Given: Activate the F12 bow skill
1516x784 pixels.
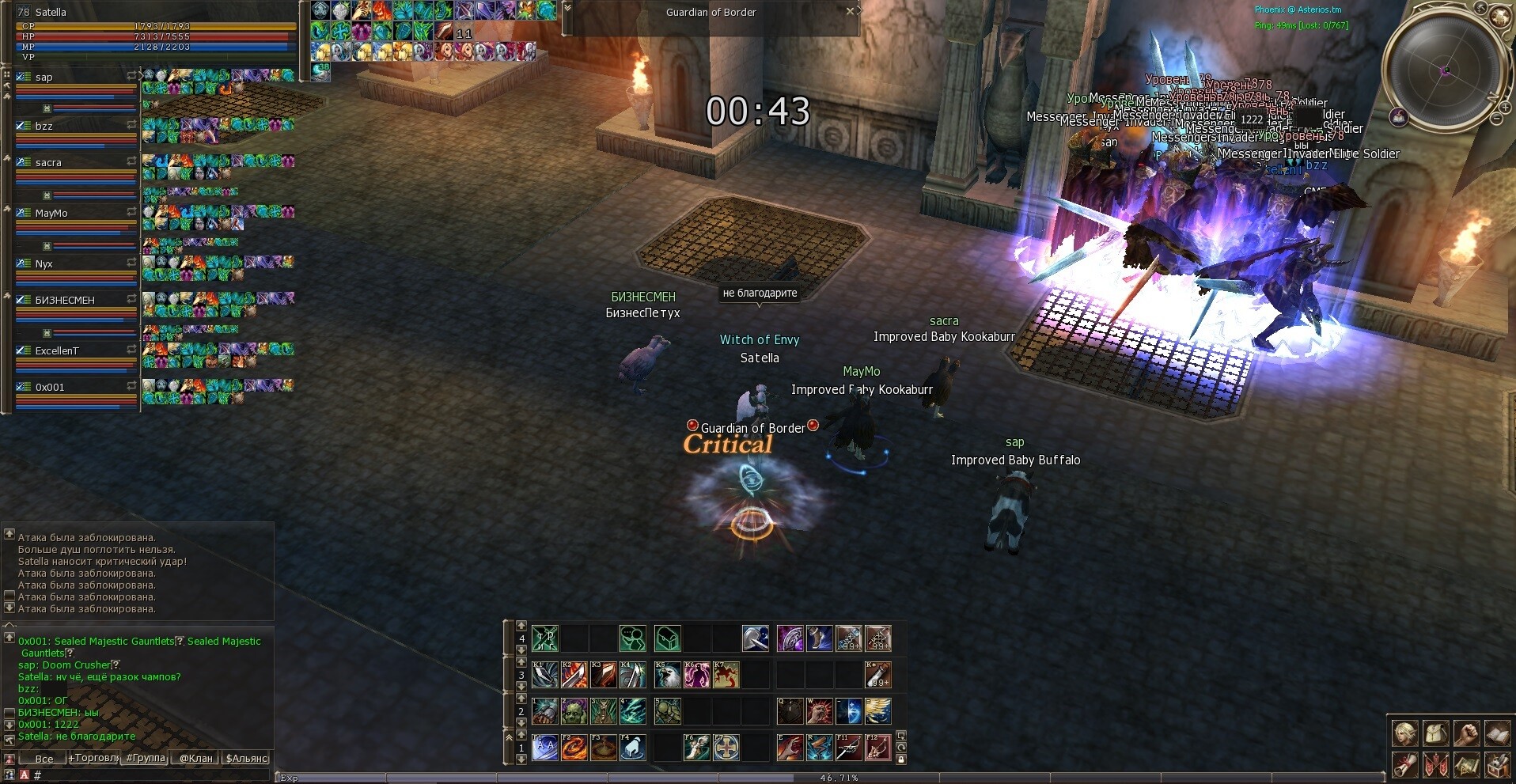Looking at the screenshot, I should [877, 747].
